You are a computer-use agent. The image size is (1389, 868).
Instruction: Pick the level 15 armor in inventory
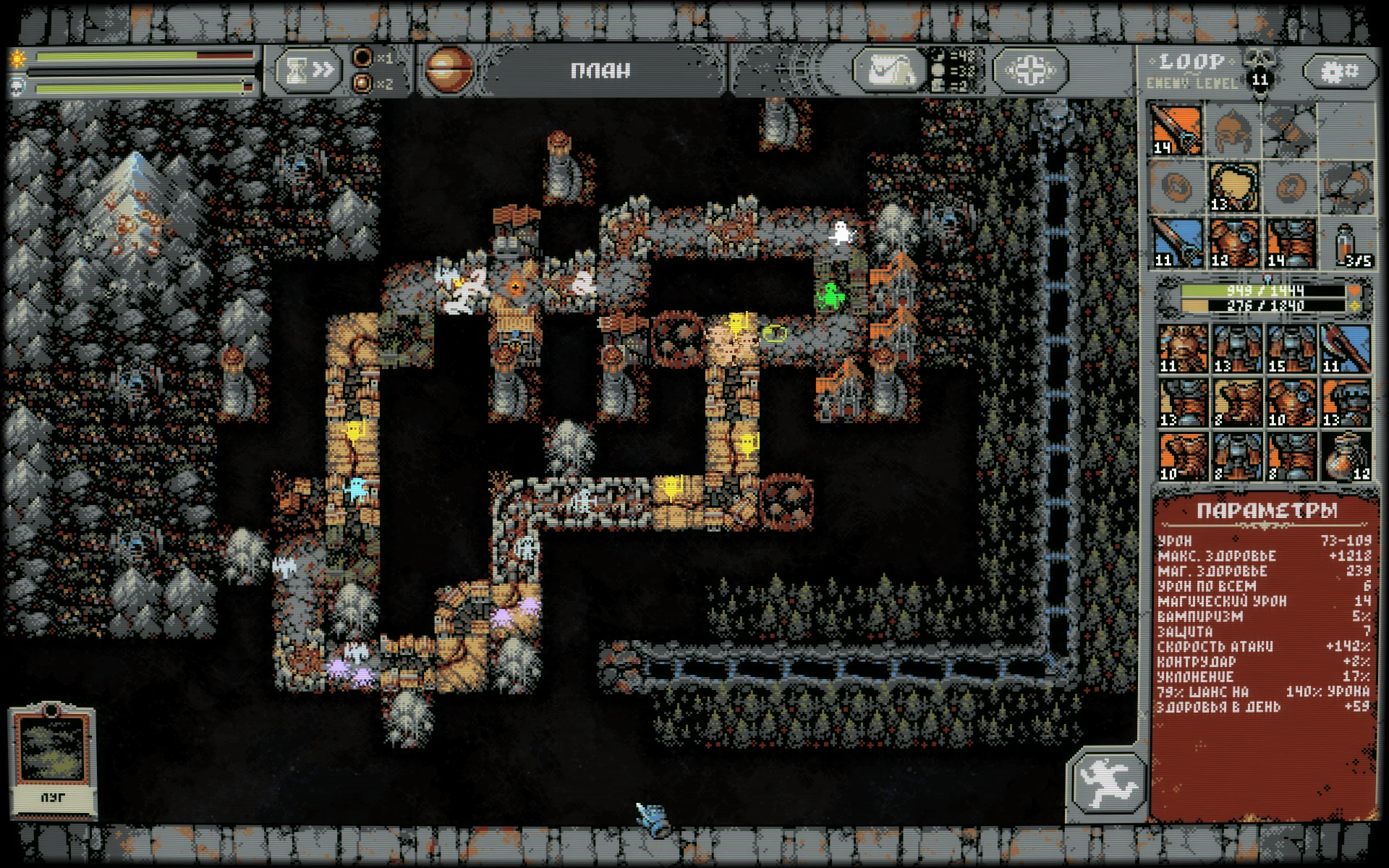coord(1291,349)
